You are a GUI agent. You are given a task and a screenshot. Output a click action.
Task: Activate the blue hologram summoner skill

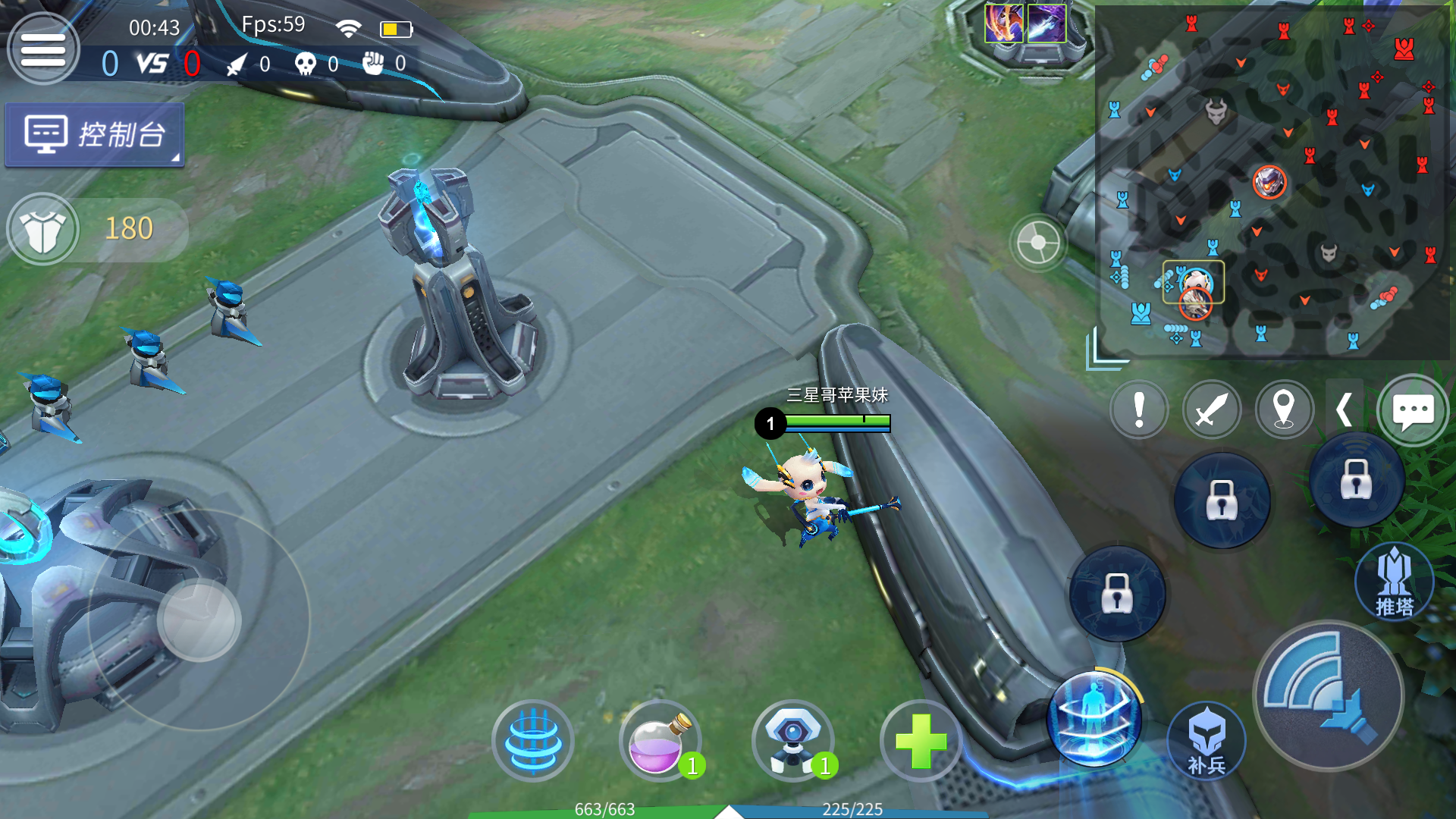(1094, 718)
